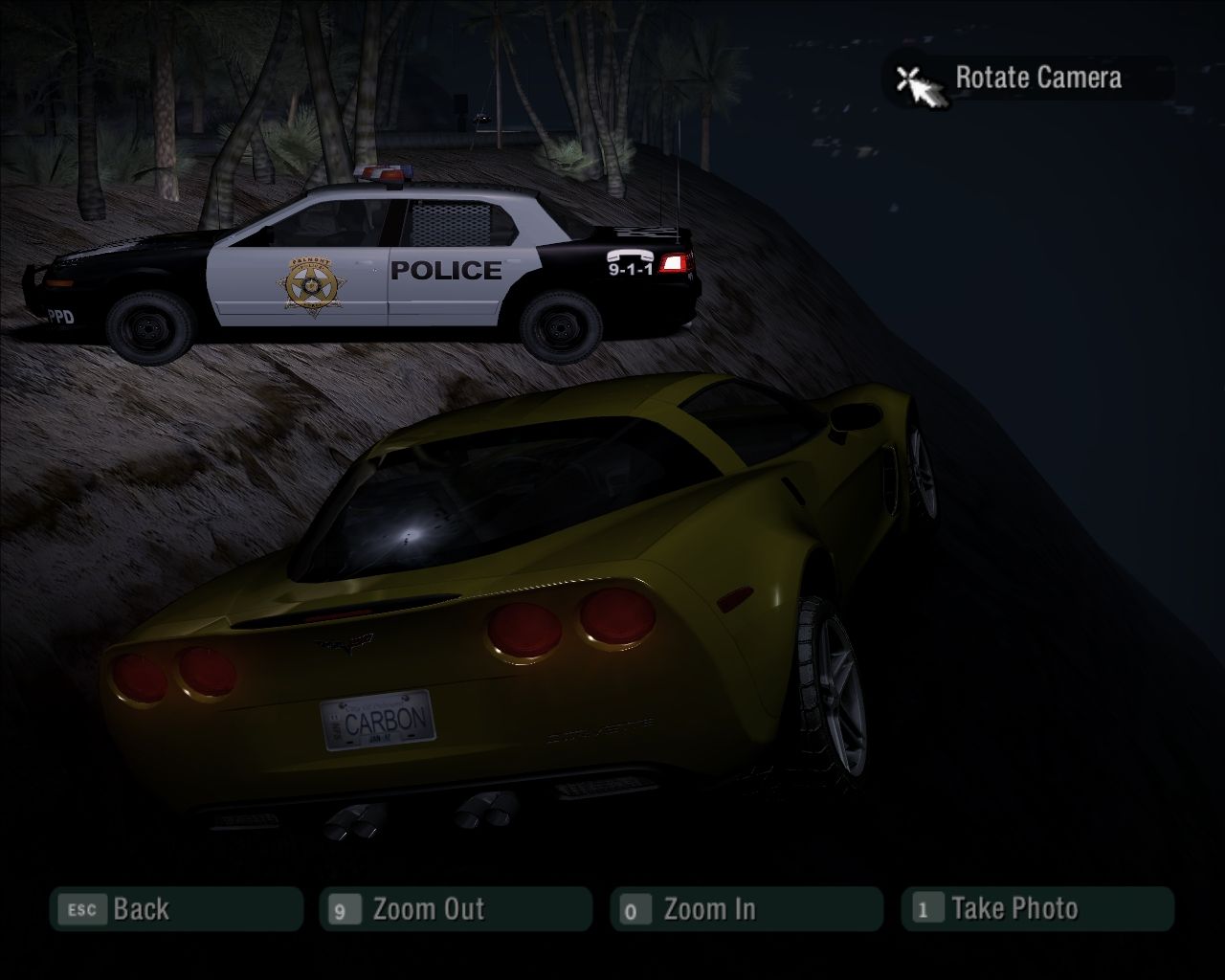Go back using the Back button
The image size is (1225, 980).
click(x=176, y=909)
